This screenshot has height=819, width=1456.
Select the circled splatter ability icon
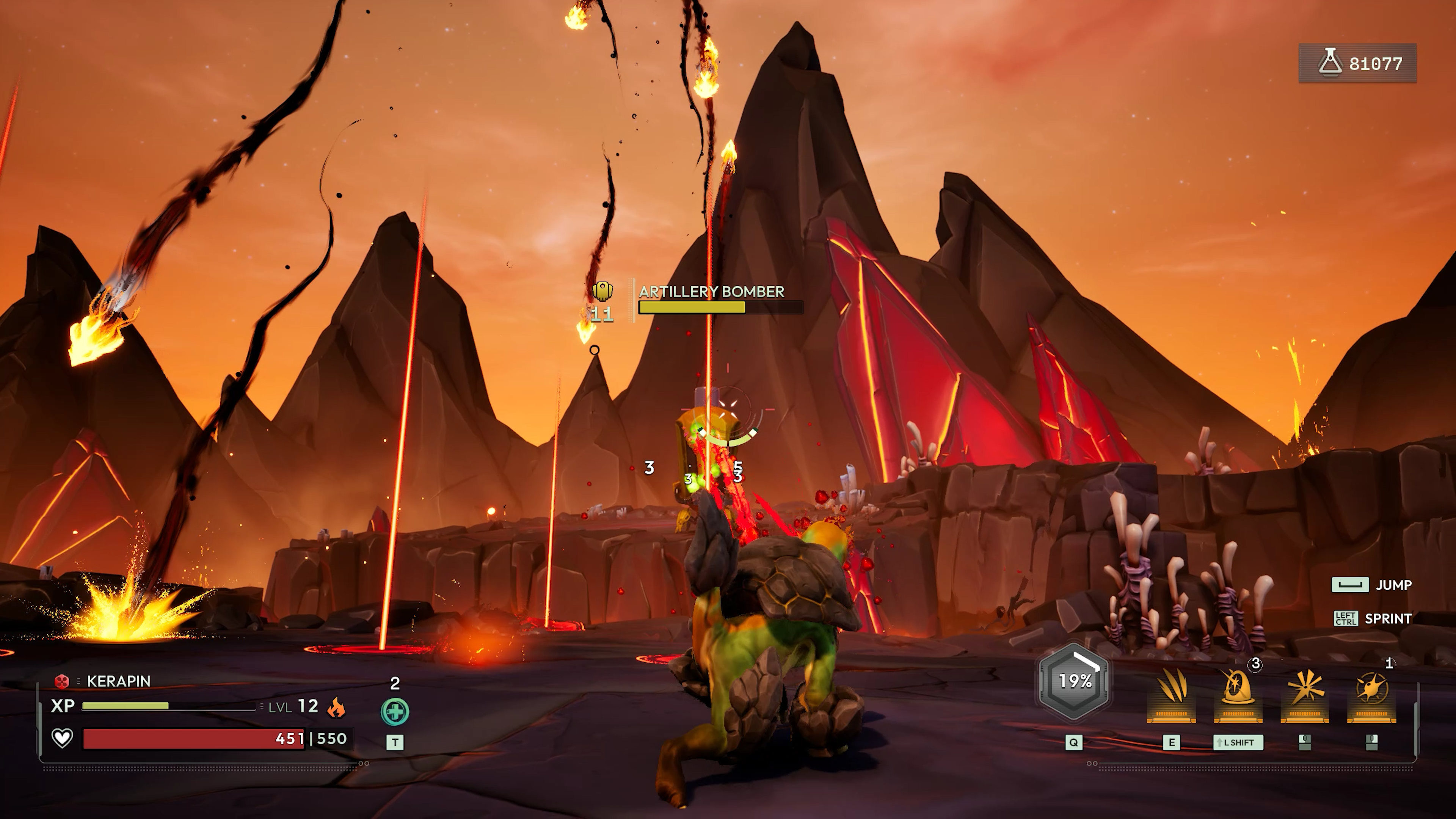click(1372, 692)
